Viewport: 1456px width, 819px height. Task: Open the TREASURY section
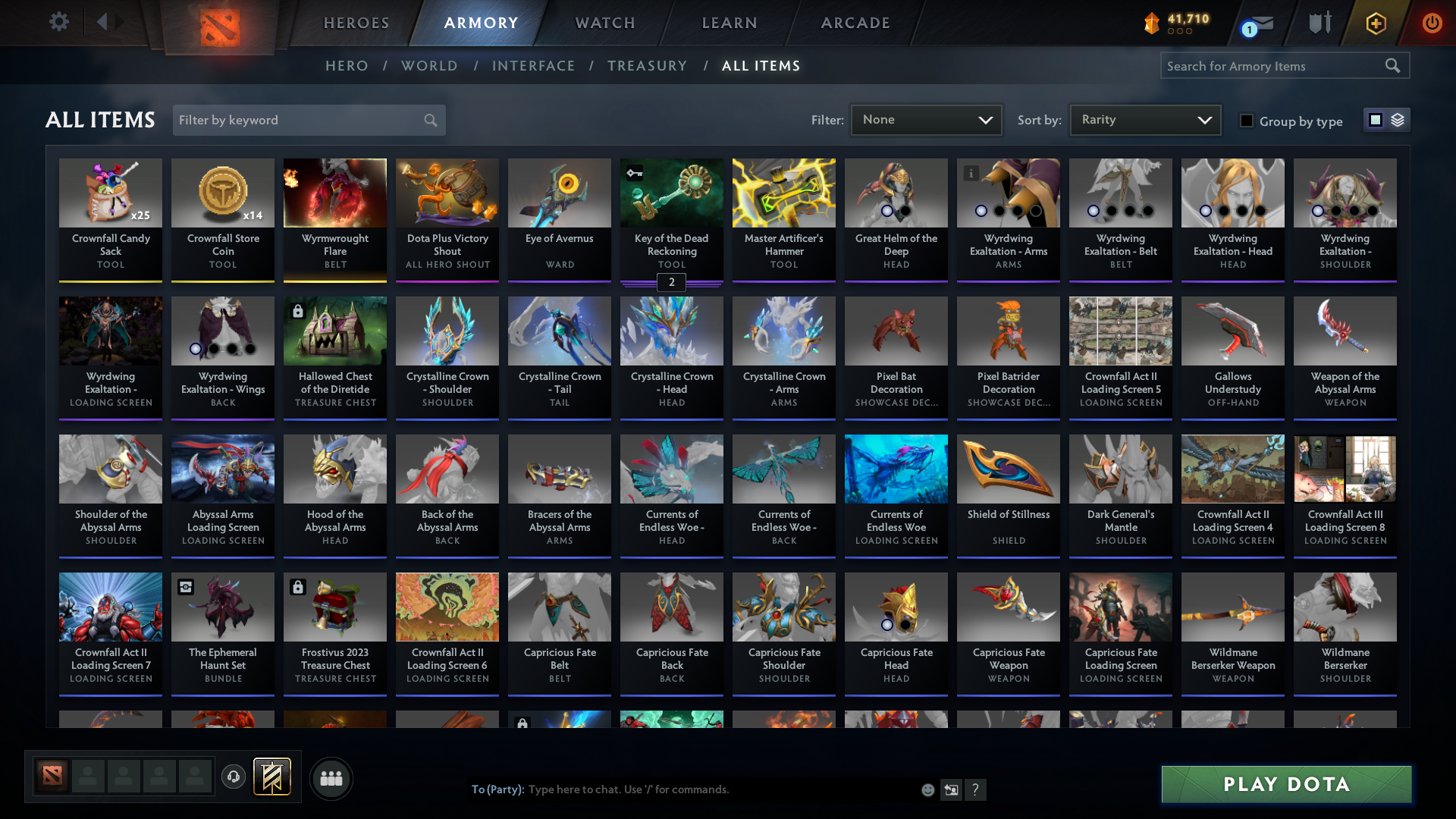point(647,66)
